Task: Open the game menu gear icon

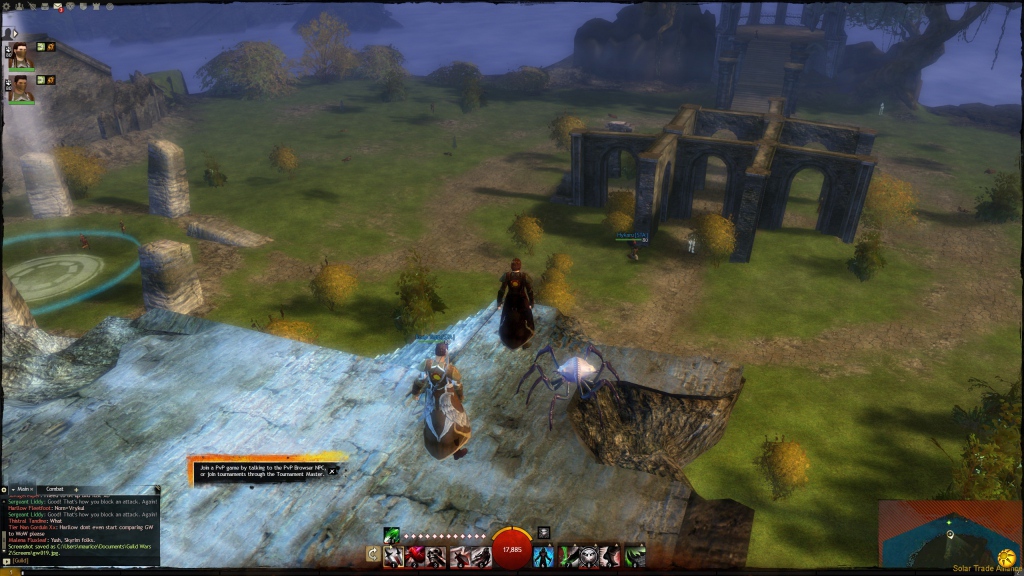Action: pos(8,7)
